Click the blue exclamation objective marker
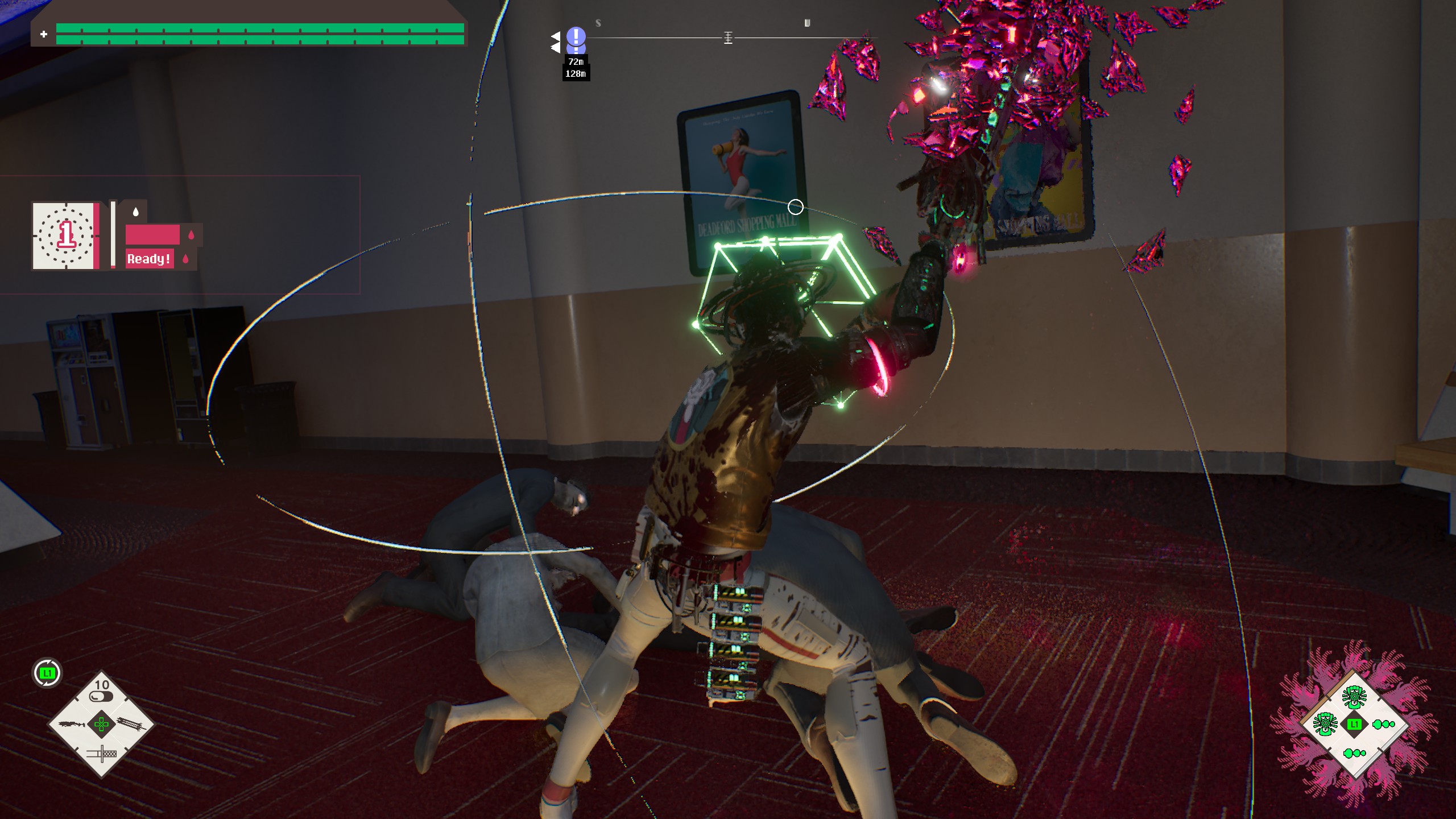The image size is (1456, 819). click(576, 38)
